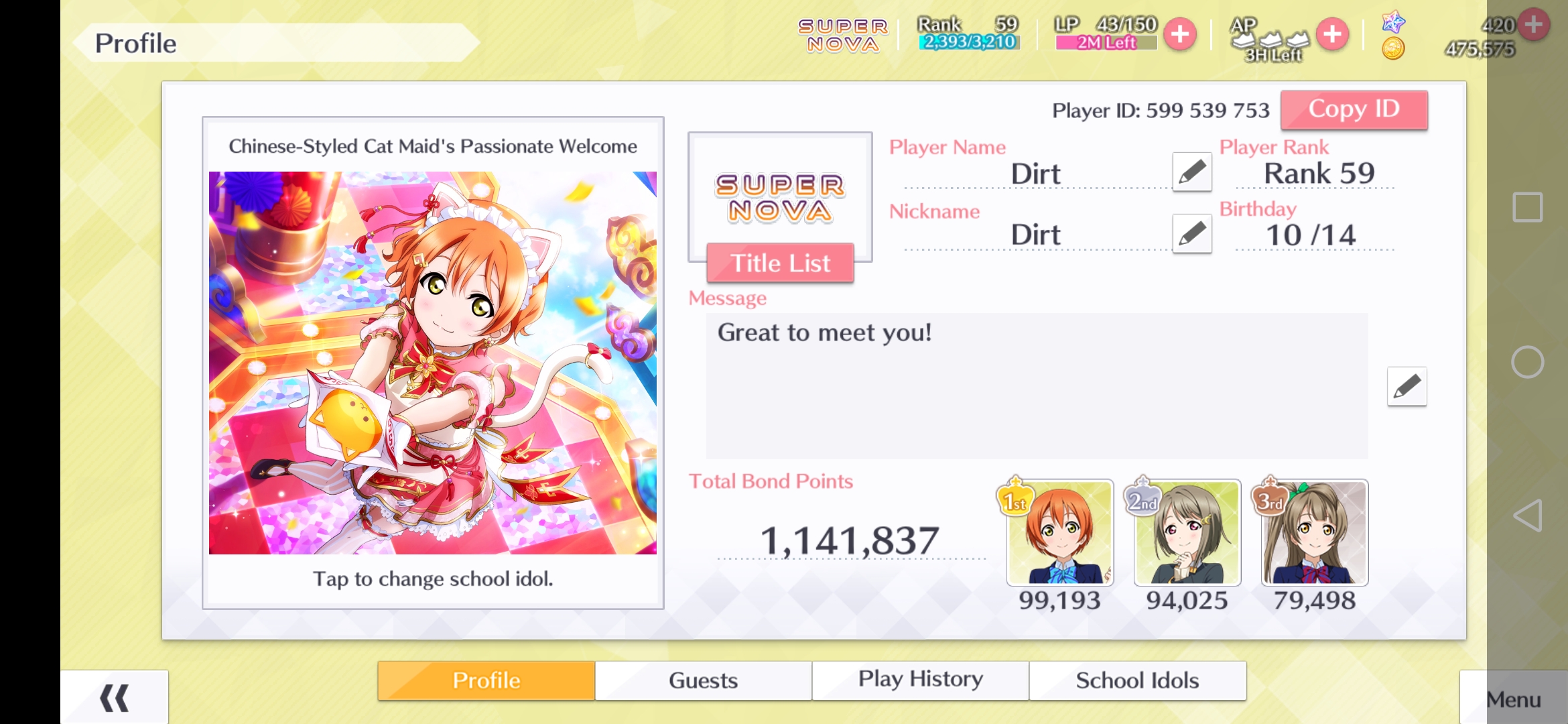Show the School Idols tab
This screenshot has height=724, width=1568.
1137,680
